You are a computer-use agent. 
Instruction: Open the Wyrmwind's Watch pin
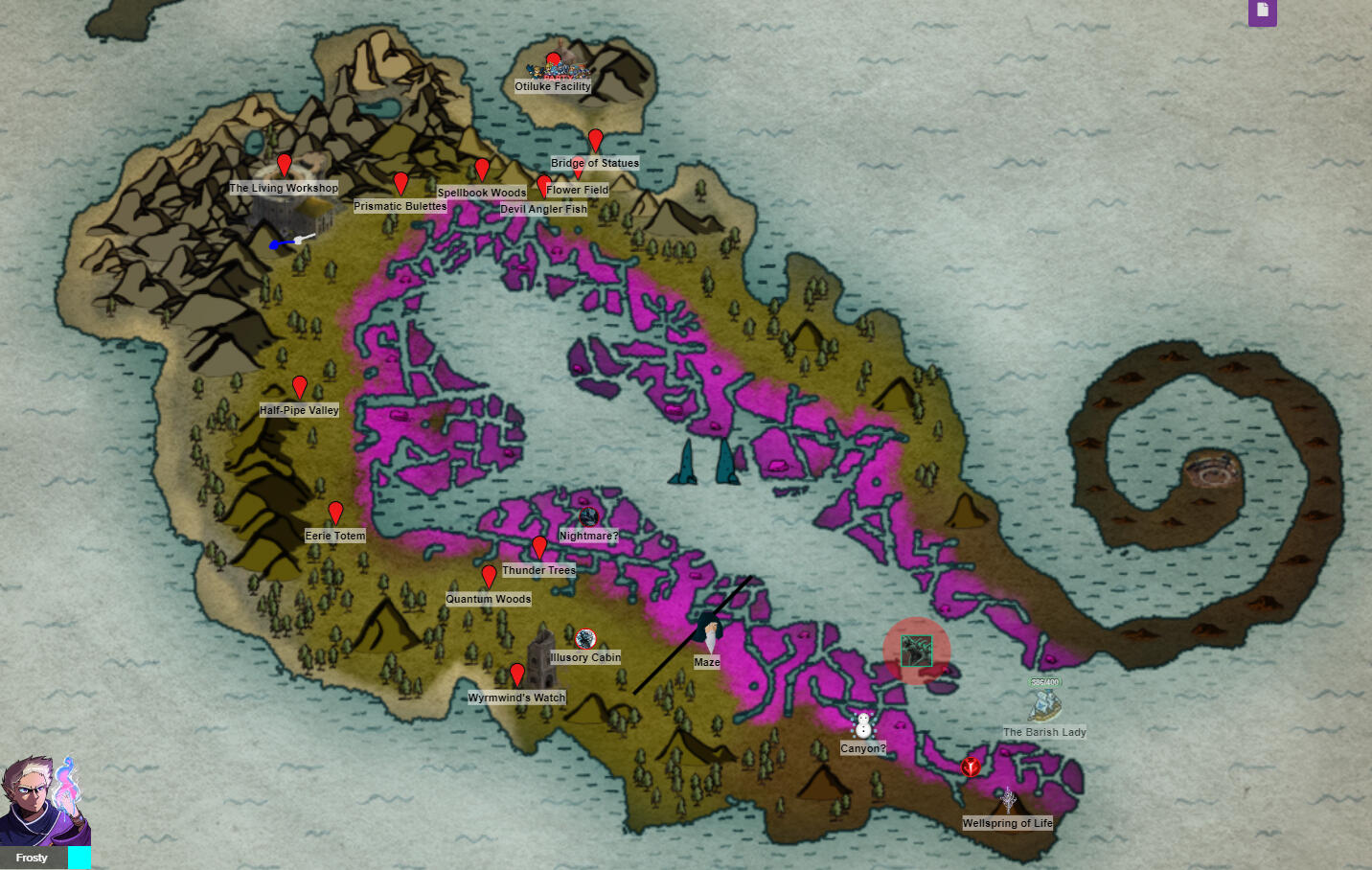click(518, 675)
